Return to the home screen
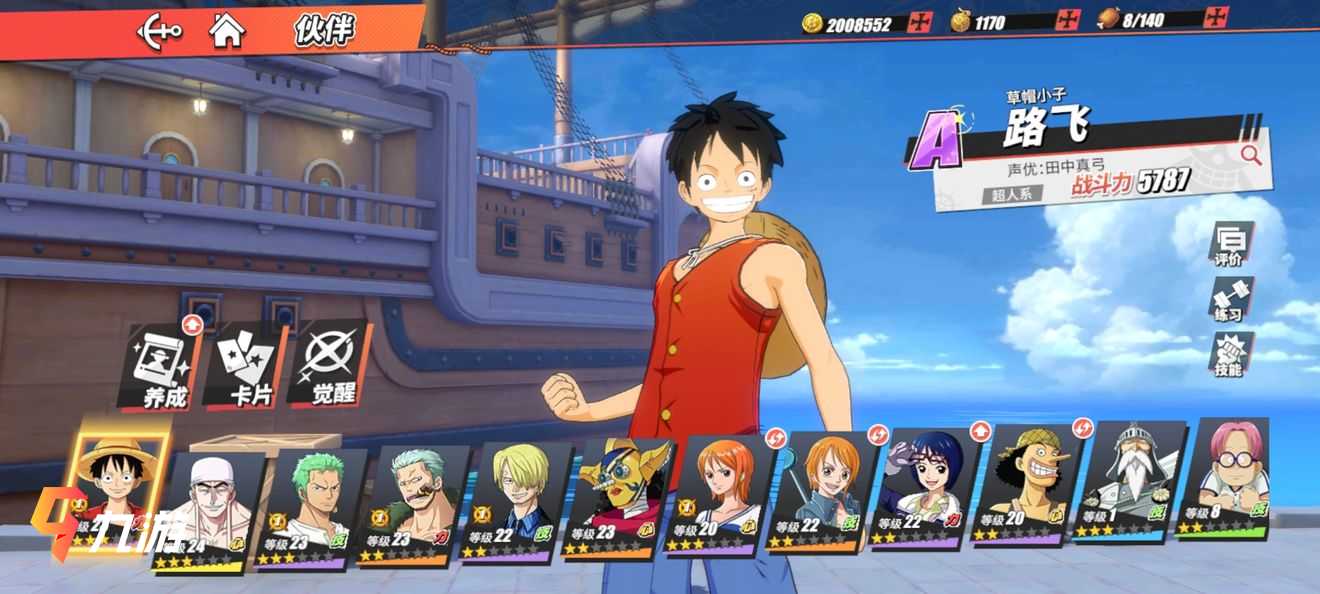1320x594 pixels. point(227,30)
